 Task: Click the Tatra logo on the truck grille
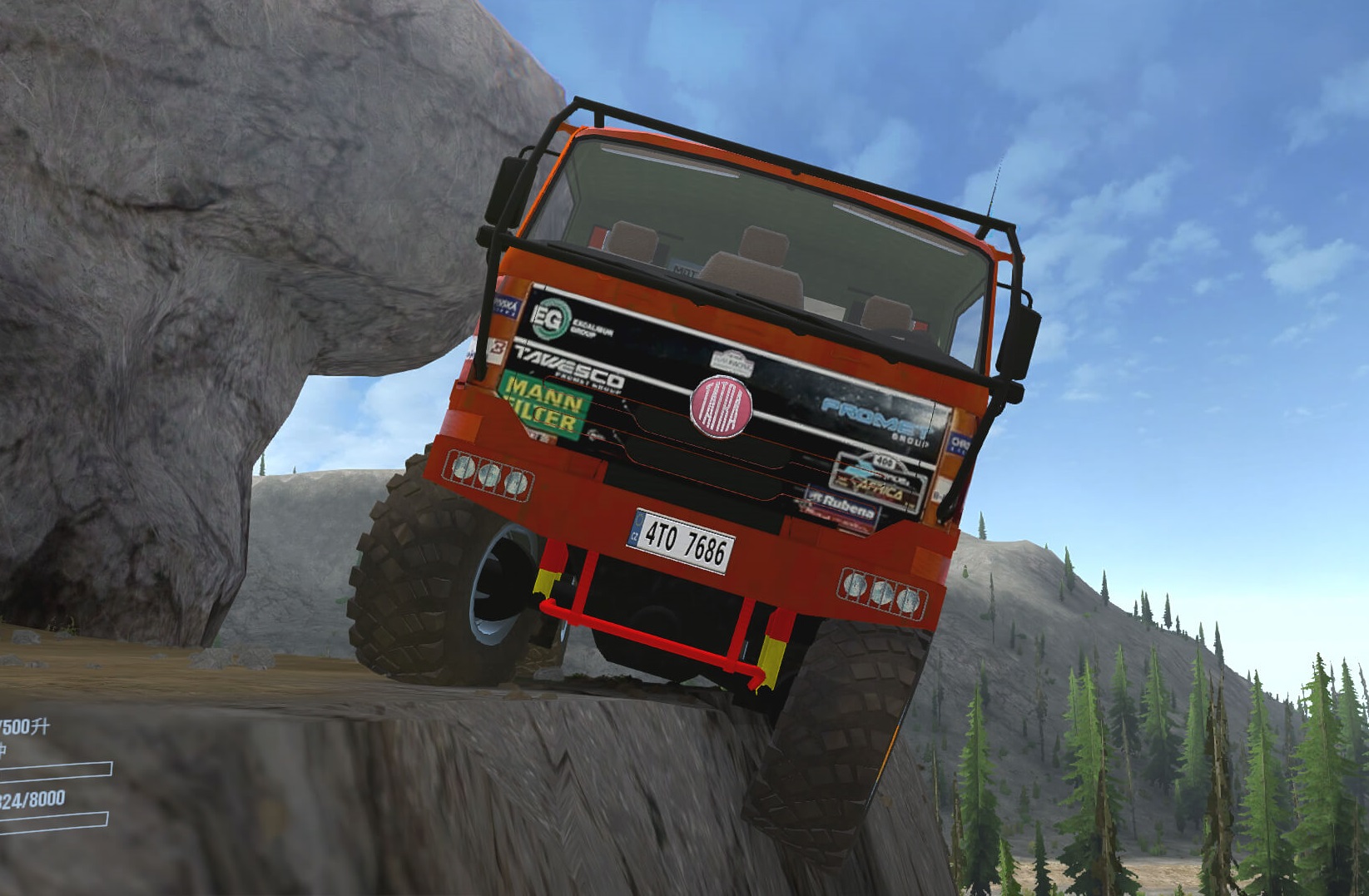tap(722, 407)
